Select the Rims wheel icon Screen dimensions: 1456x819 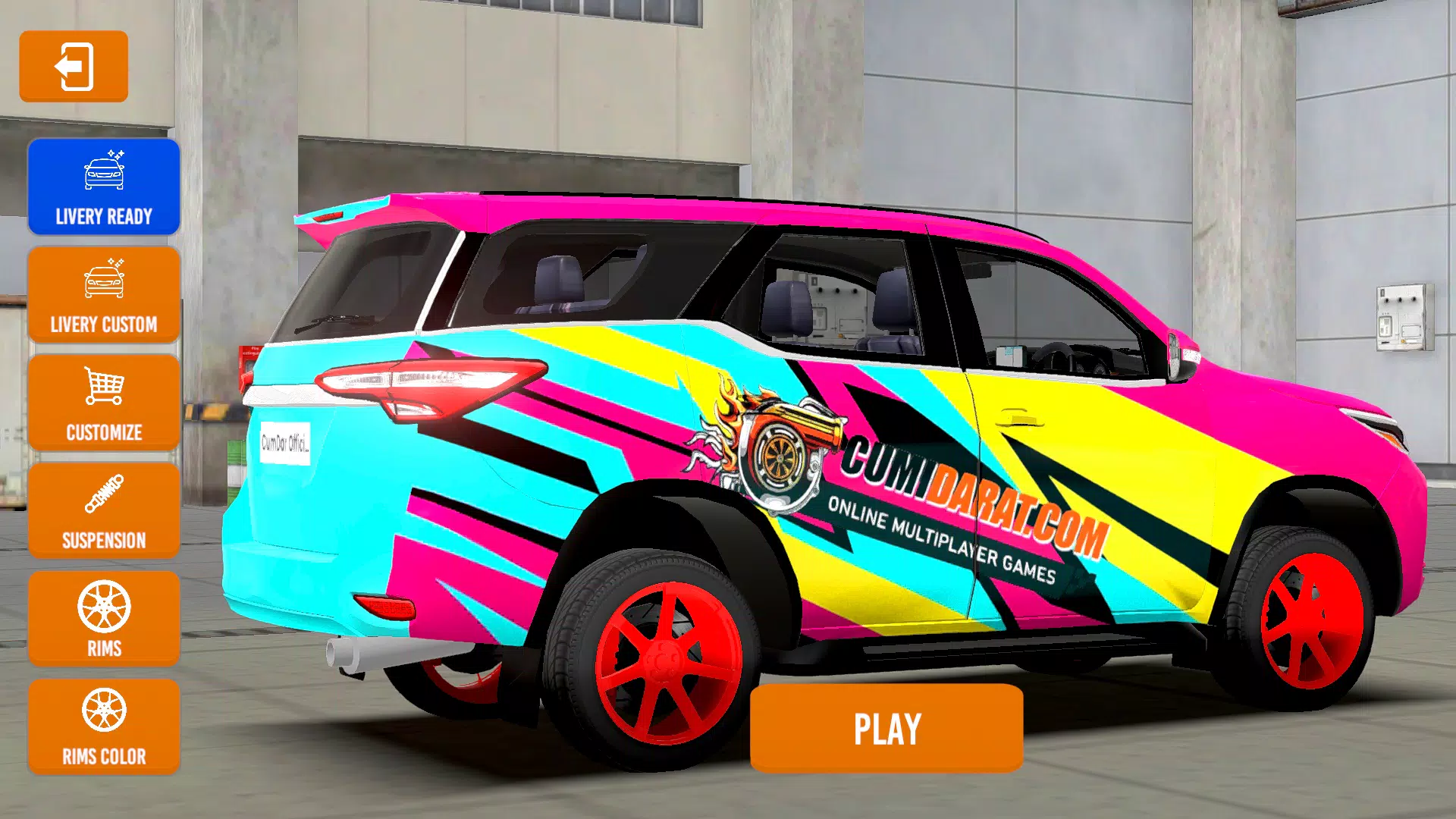pos(104,604)
